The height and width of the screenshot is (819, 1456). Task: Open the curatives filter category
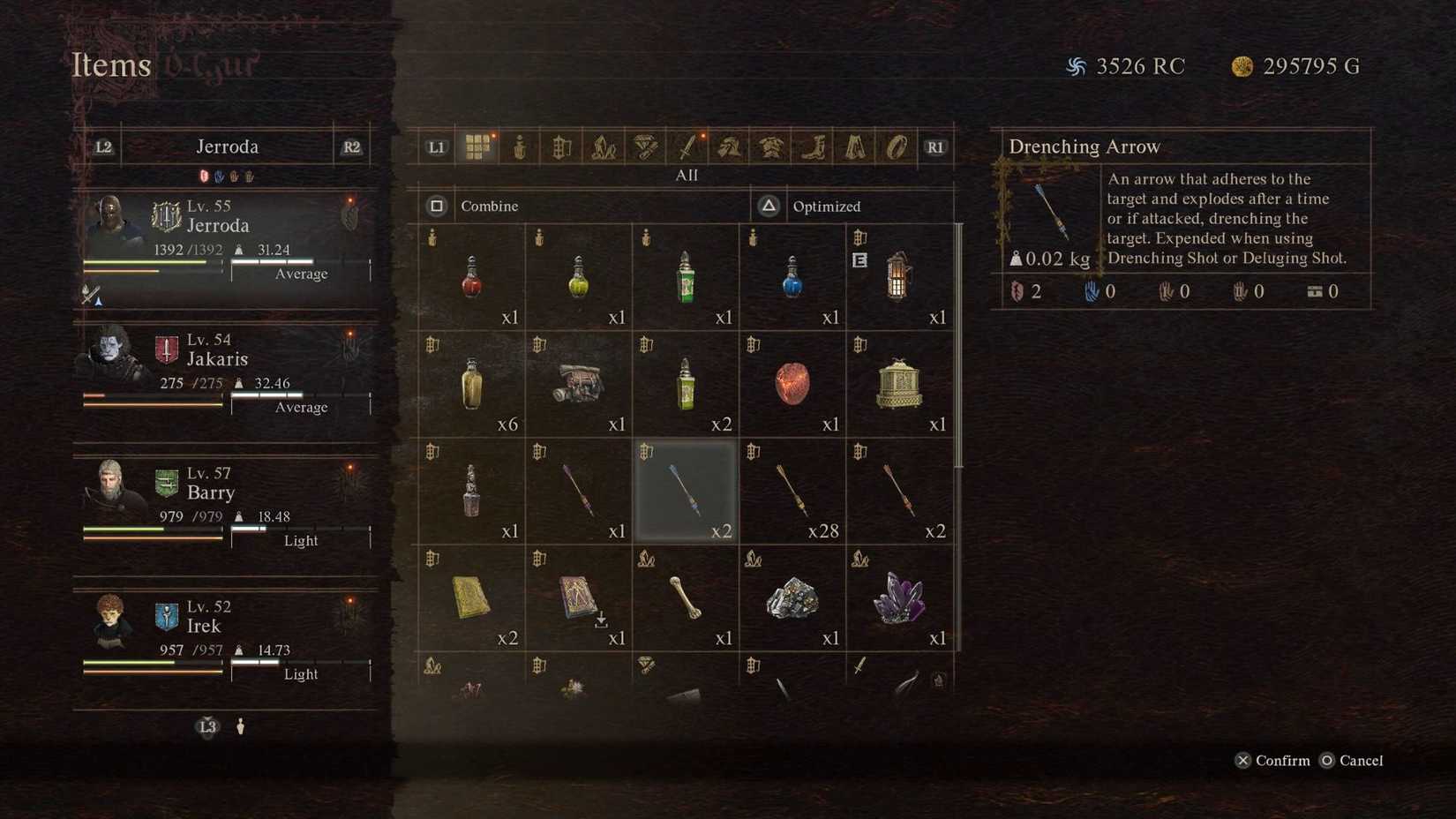click(x=519, y=147)
